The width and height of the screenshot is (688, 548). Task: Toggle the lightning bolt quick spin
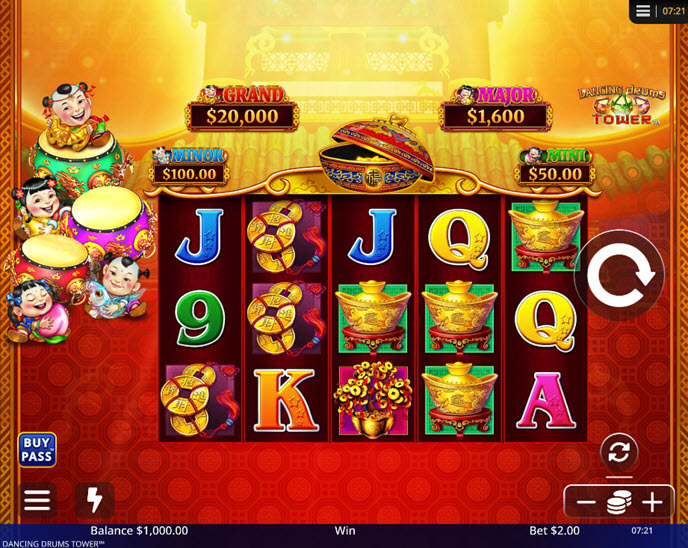(x=95, y=500)
